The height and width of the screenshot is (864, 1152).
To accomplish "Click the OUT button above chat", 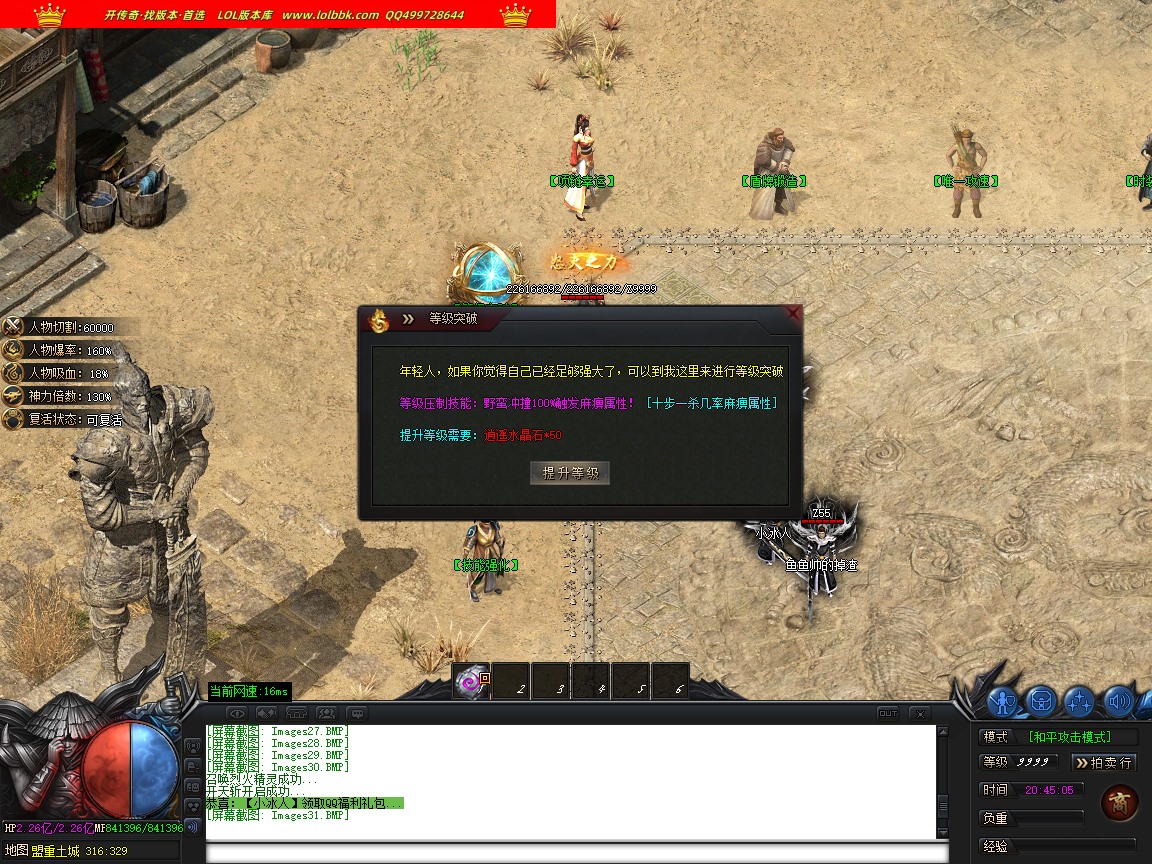I will pos(887,714).
